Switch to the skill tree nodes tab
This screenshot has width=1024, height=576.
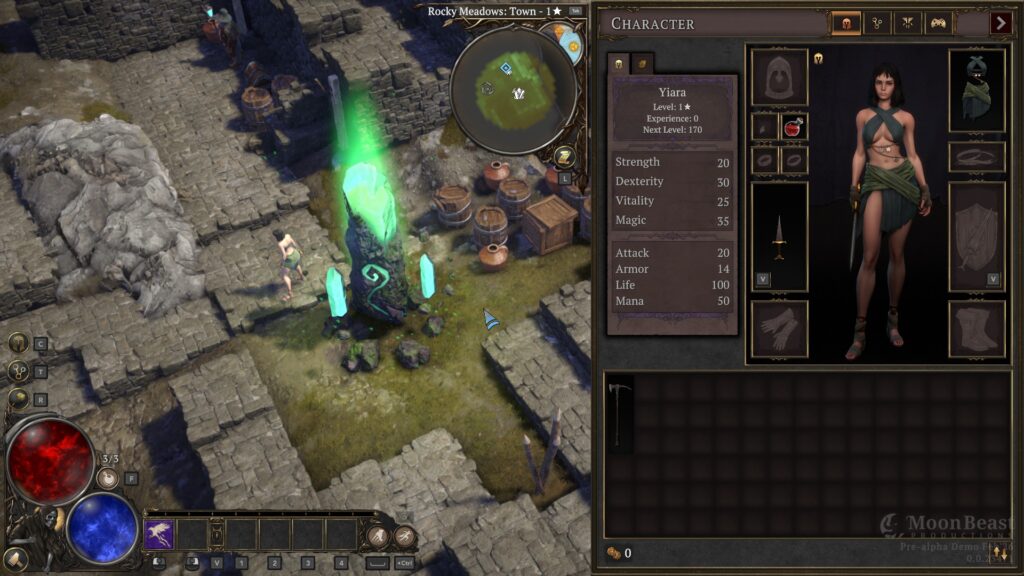[877, 23]
